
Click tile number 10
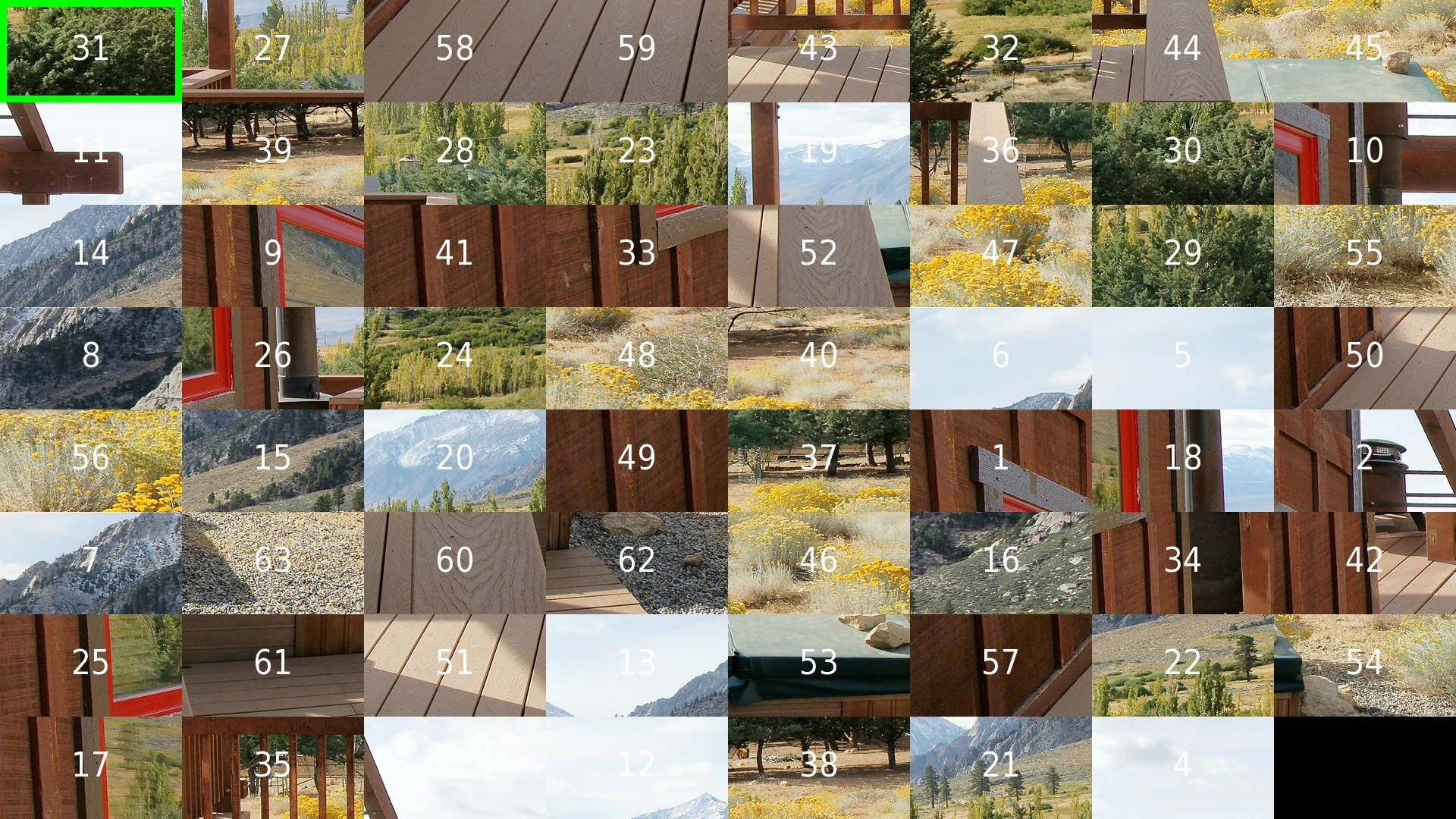tap(1365, 153)
